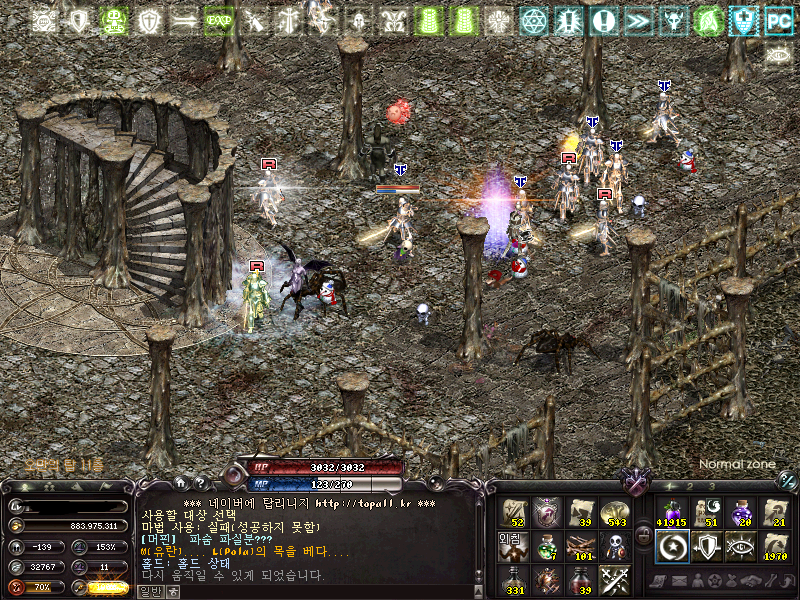This screenshot has width=800, height=600.
Task: Use the skull doll item slot
Action: tap(613, 546)
